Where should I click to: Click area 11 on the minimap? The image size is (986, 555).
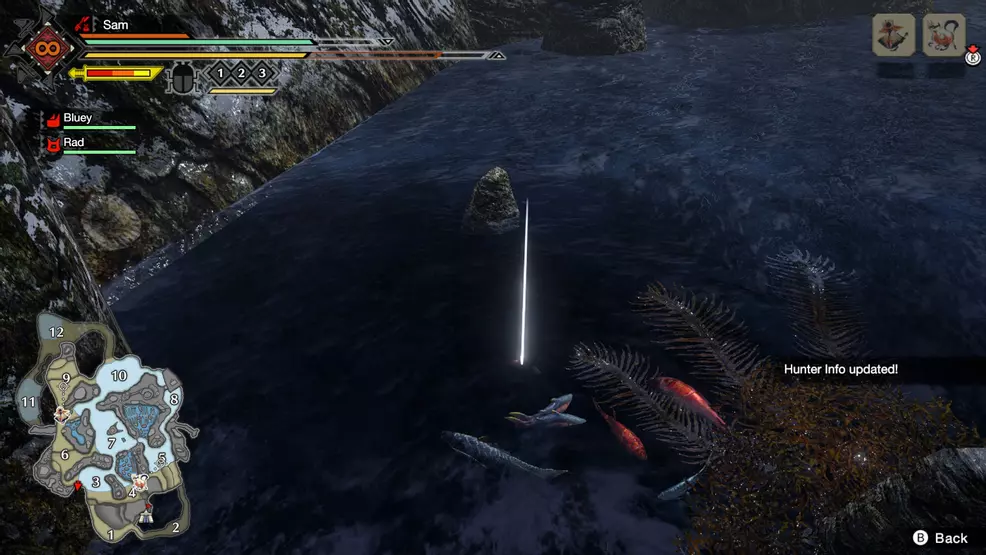coord(28,402)
